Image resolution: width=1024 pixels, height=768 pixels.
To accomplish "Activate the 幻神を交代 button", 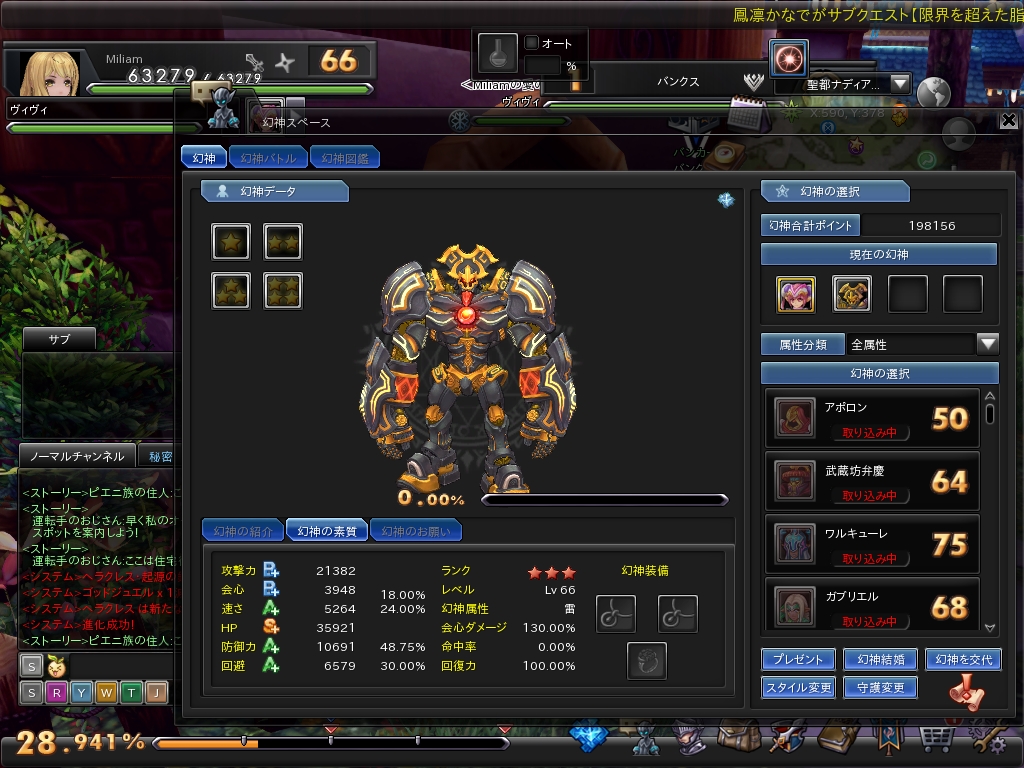I will coord(962,660).
